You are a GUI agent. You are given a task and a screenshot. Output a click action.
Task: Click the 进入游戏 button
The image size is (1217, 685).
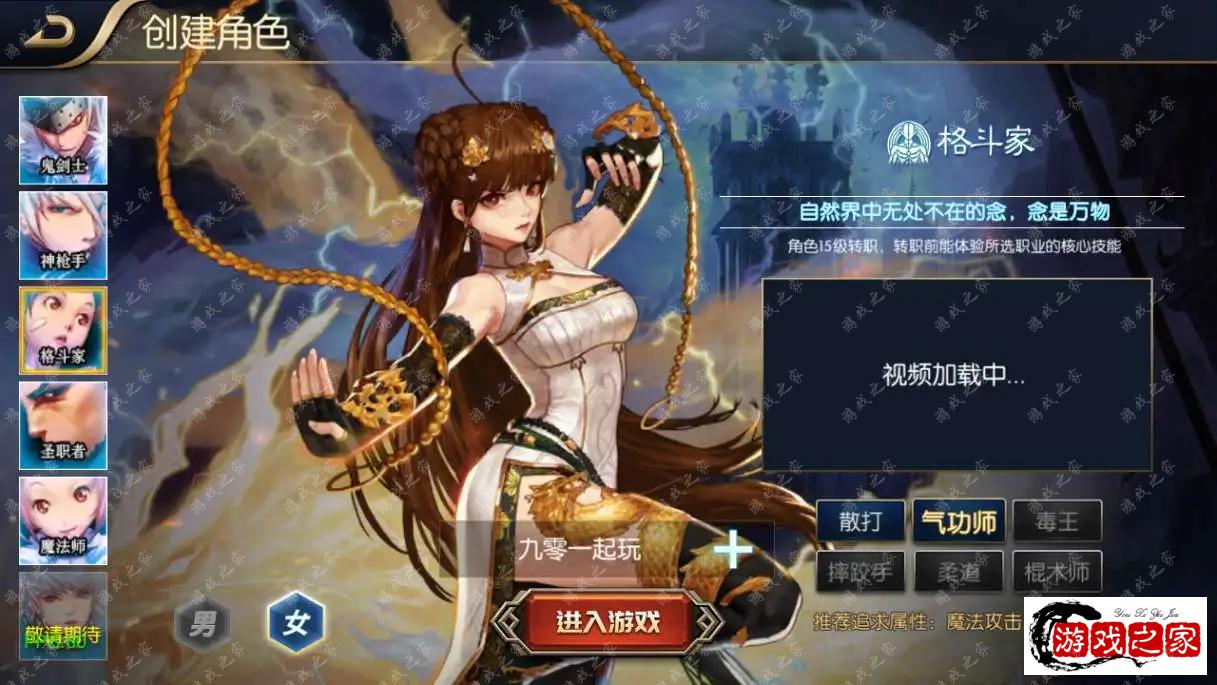608,622
